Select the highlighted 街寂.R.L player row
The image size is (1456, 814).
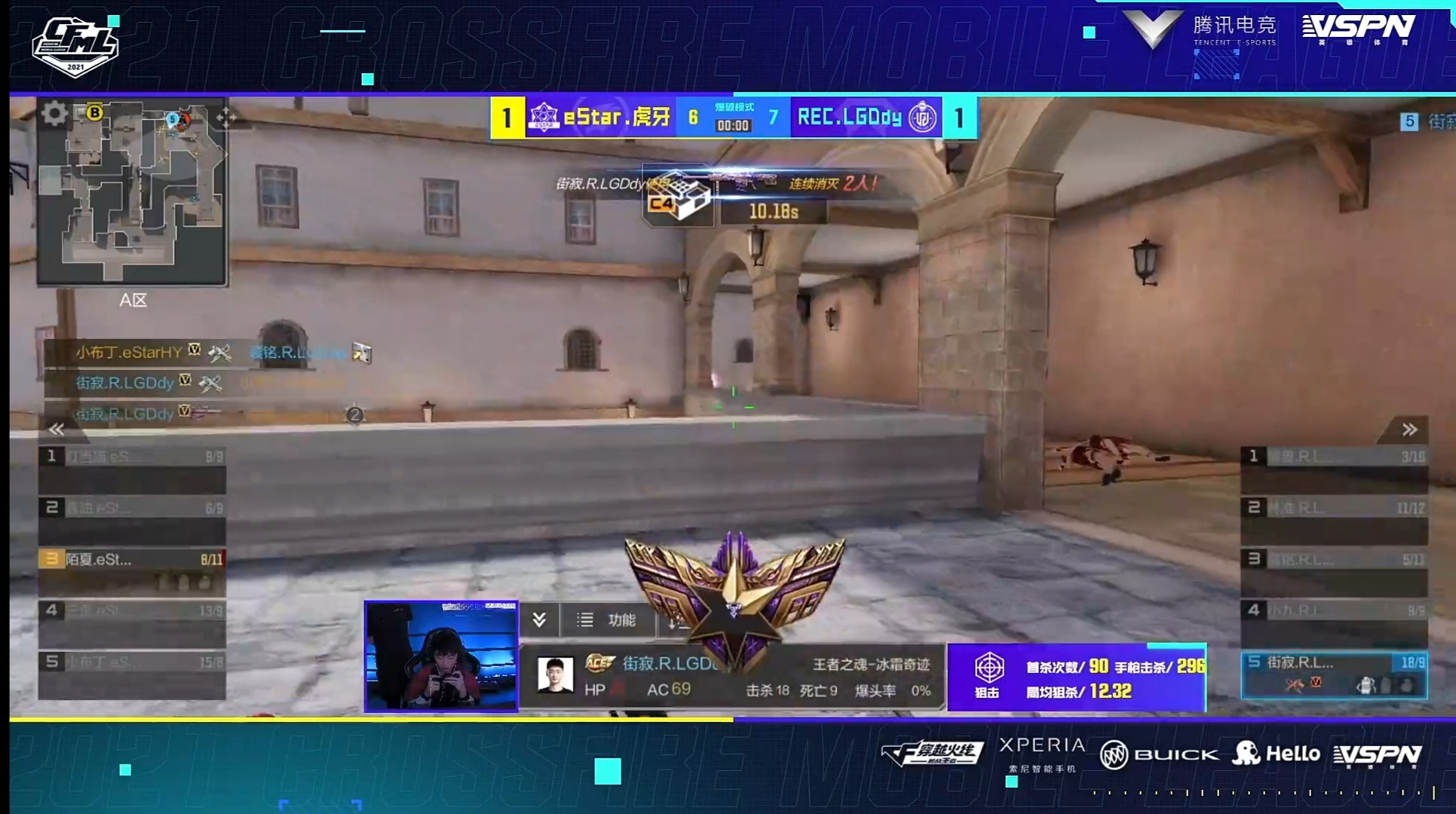1334,673
